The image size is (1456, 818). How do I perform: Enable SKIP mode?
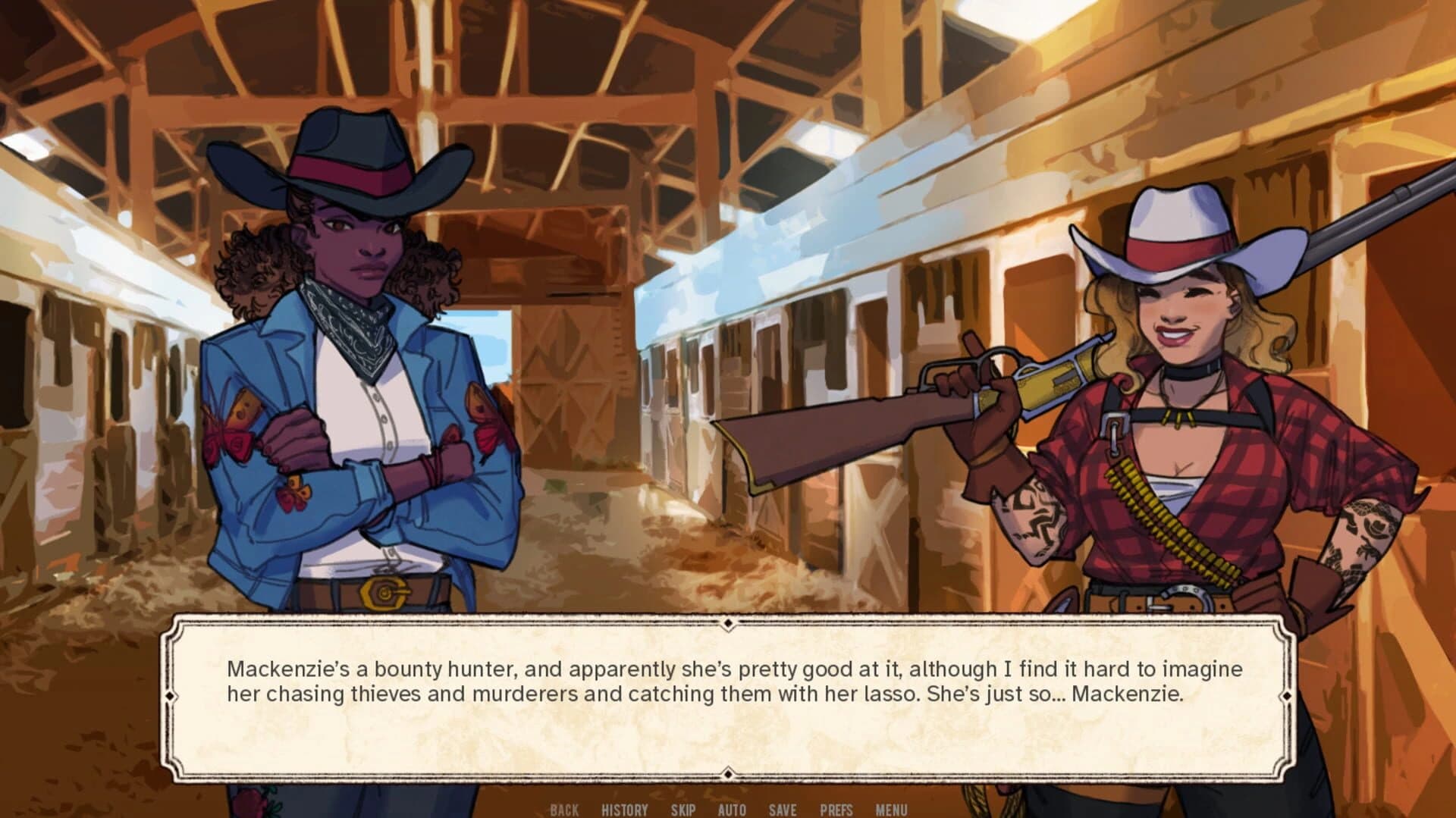point(683,809)
